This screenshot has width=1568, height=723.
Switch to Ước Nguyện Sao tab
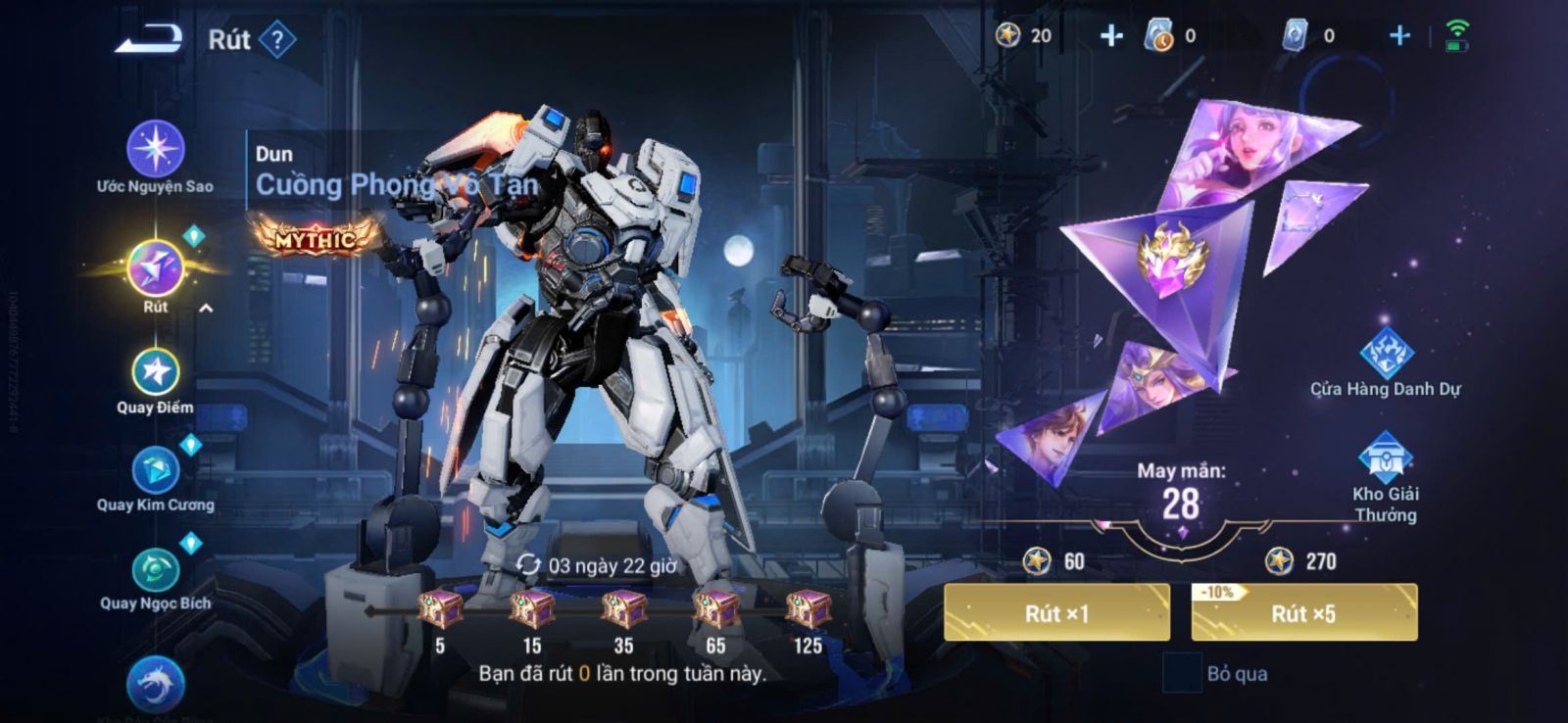tap(155, 150)
